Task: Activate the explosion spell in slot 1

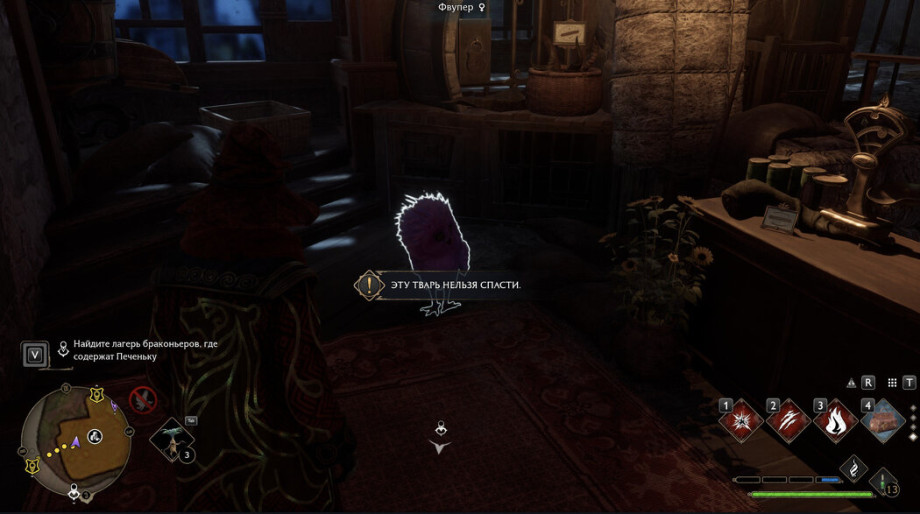Action: [741, 421]
